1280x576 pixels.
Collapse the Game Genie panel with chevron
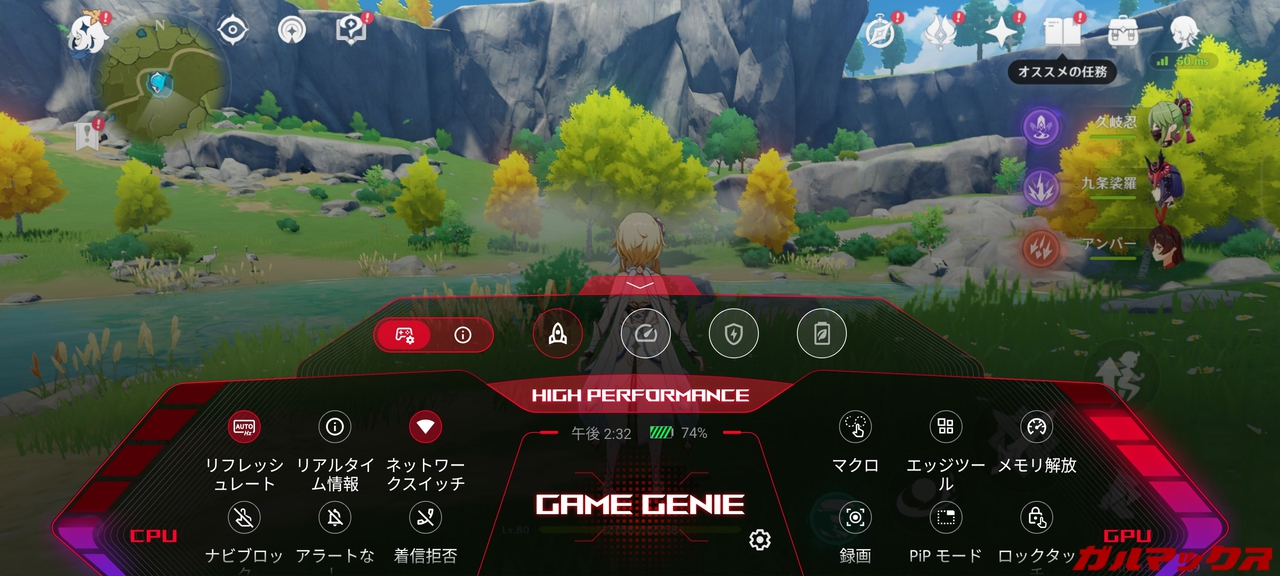click(x=639, y=285)
